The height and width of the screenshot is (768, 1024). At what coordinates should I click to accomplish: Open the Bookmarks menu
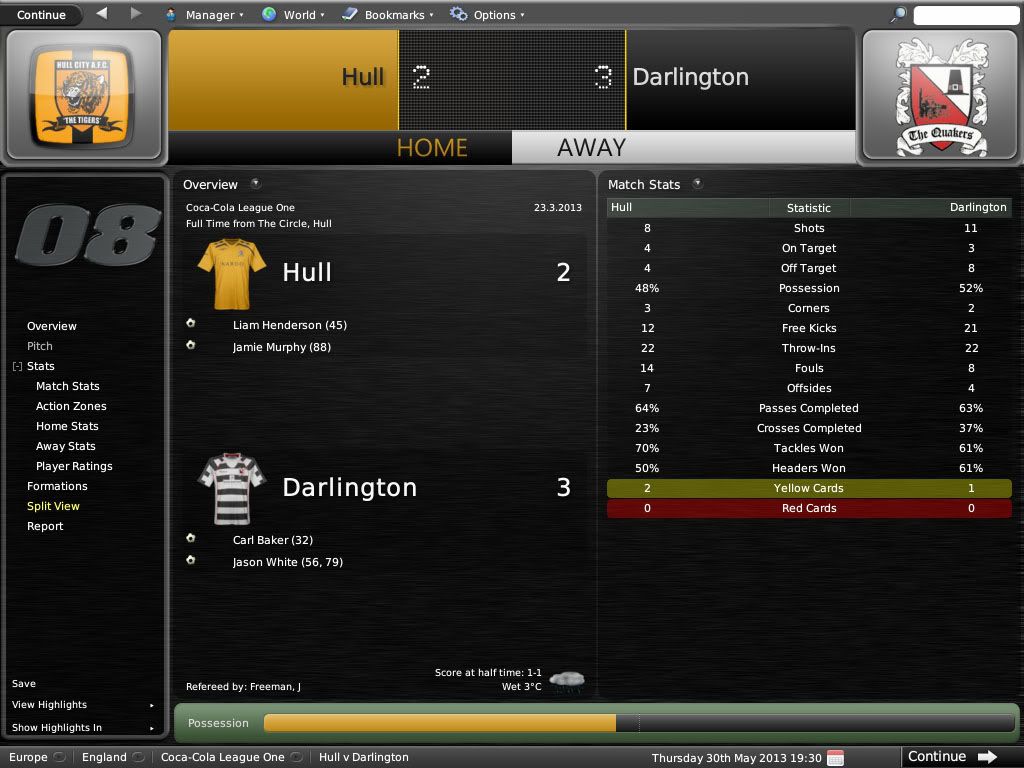pyautogui.click(x=388, y=15)
